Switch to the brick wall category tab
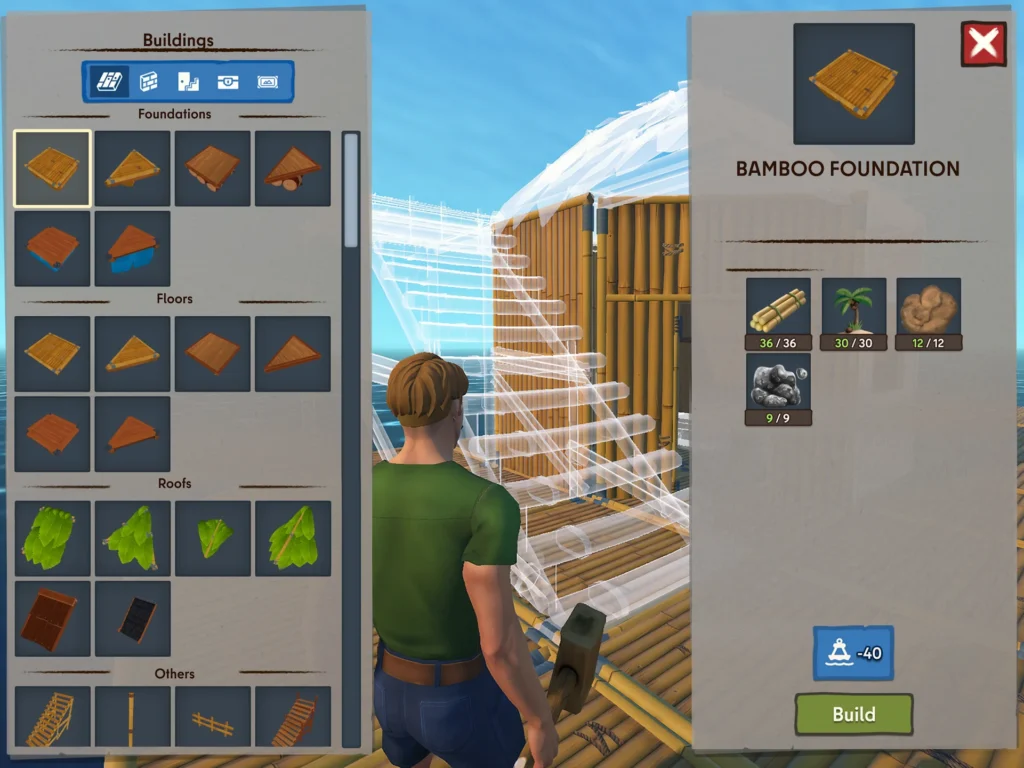Image resolution: width=1024 pixels, height=768 pixels. 148,82
